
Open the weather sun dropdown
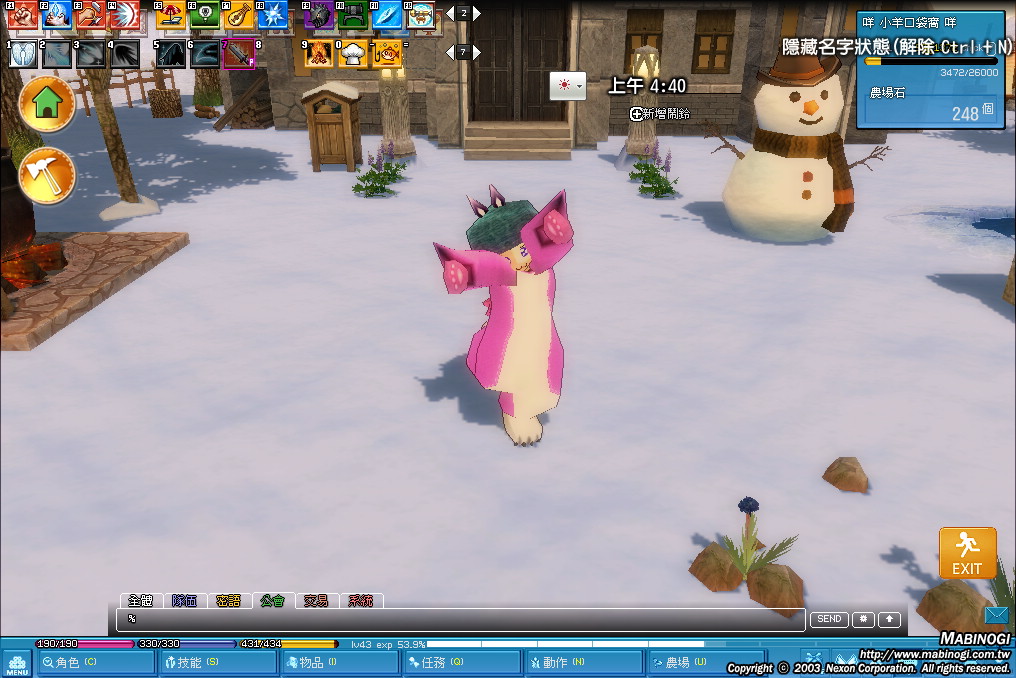567,86
